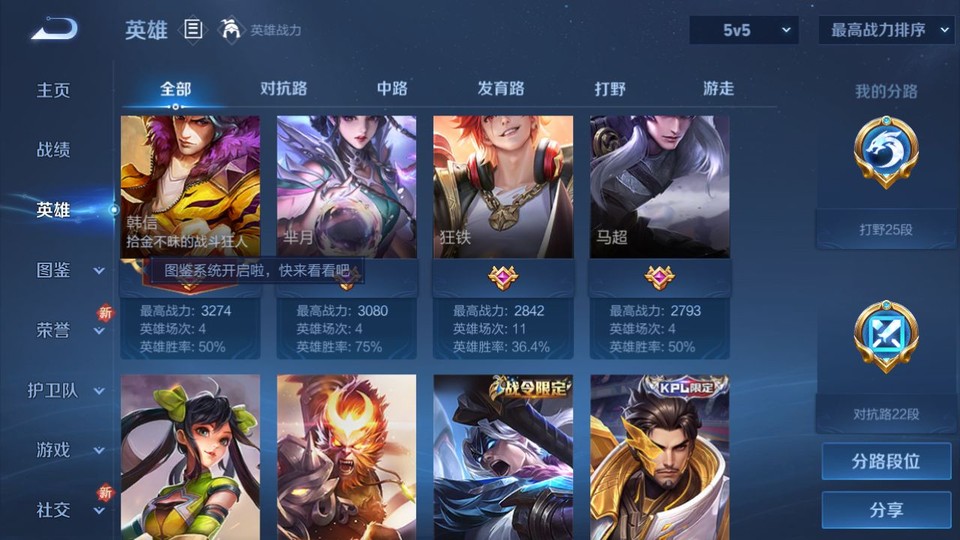Expand the 护卫队 sidebar entry
The width and height of the screenshot is (960, 540).
pyautogui.click(x=66, y=390)
